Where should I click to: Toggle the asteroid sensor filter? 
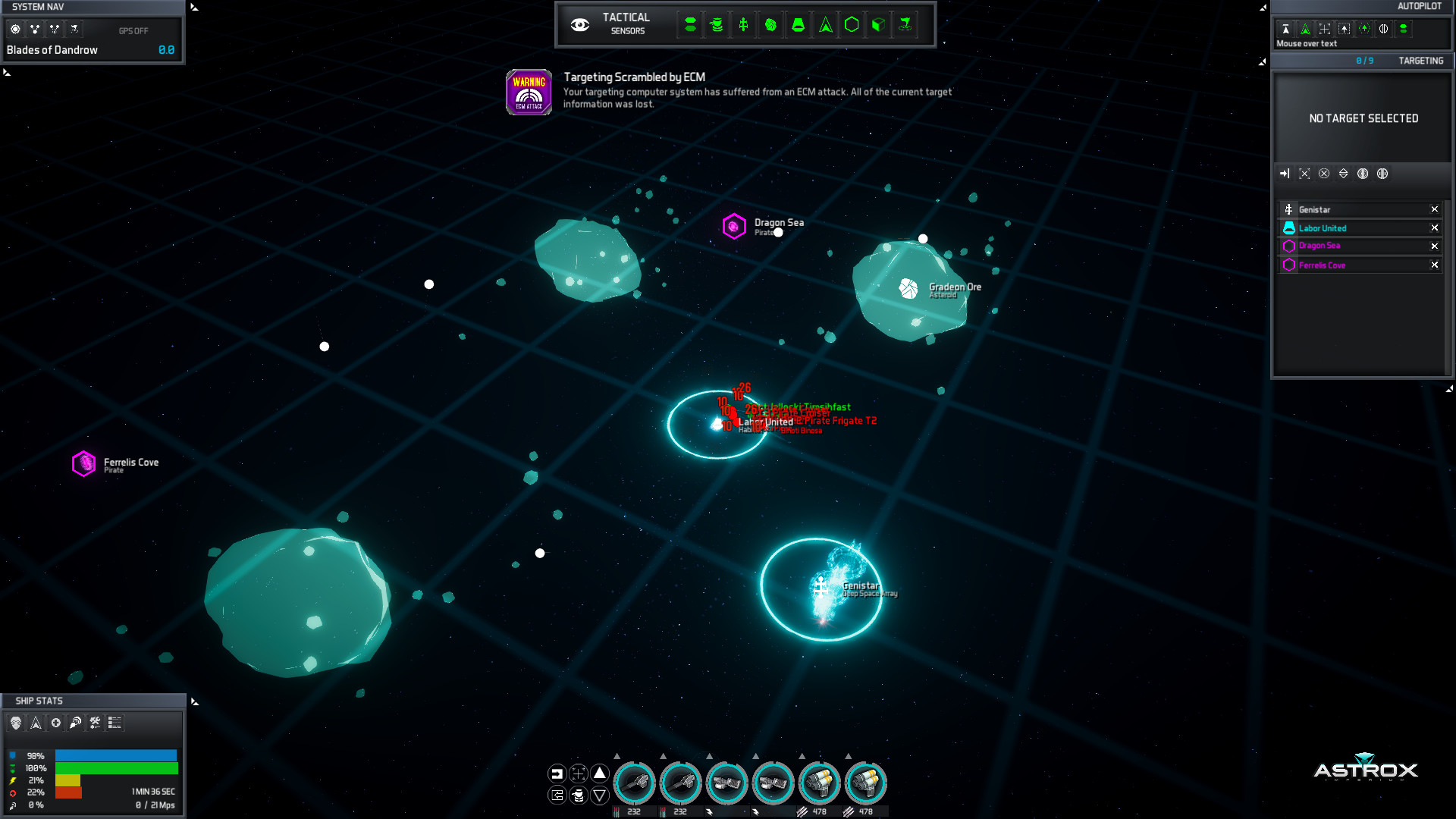click(770, 25)
